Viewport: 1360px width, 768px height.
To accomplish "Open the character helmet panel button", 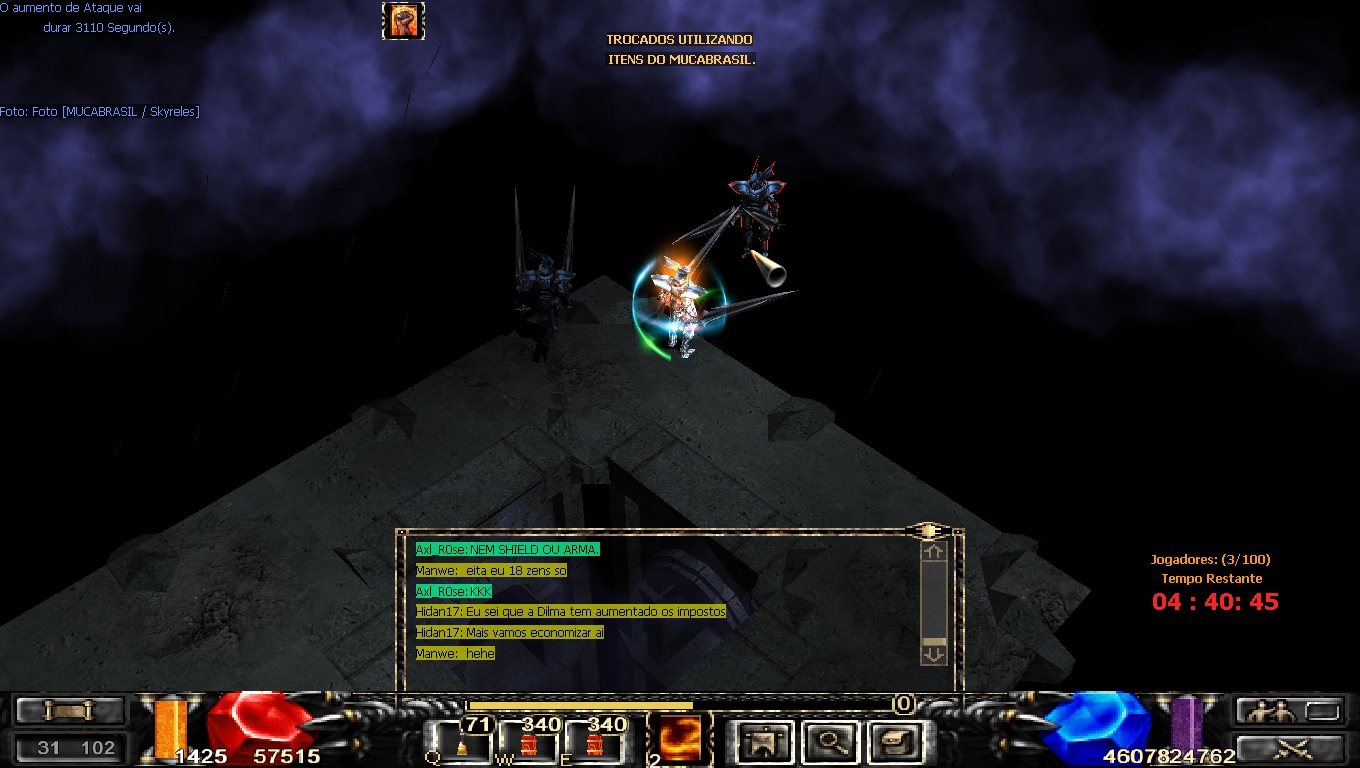I will (766, 741).
